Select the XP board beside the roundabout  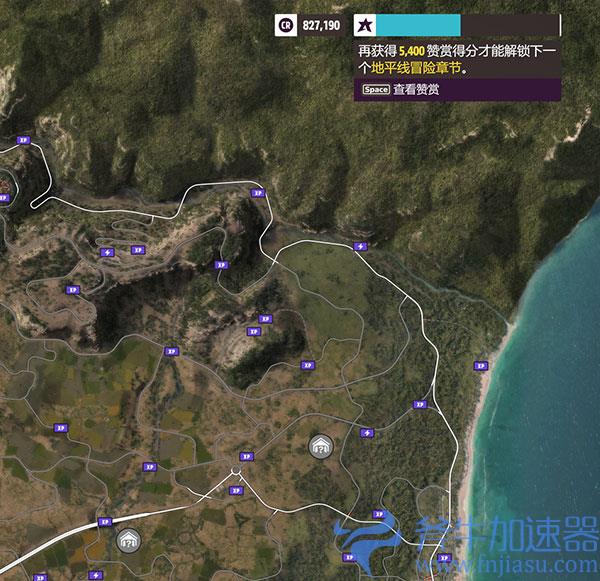(246, 456)
